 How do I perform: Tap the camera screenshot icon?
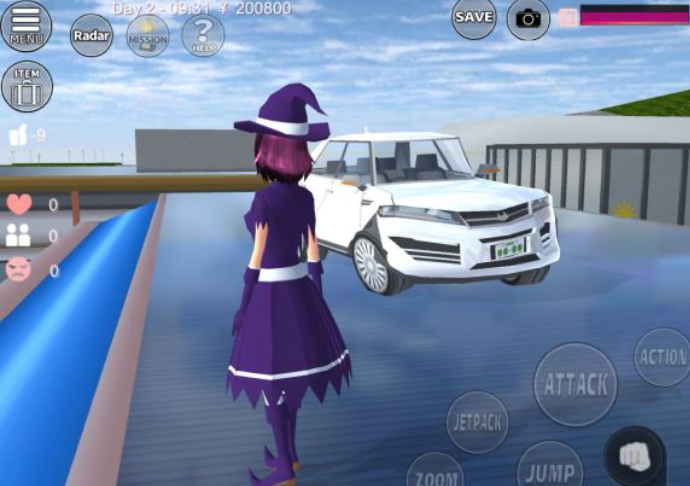[528, 18]
